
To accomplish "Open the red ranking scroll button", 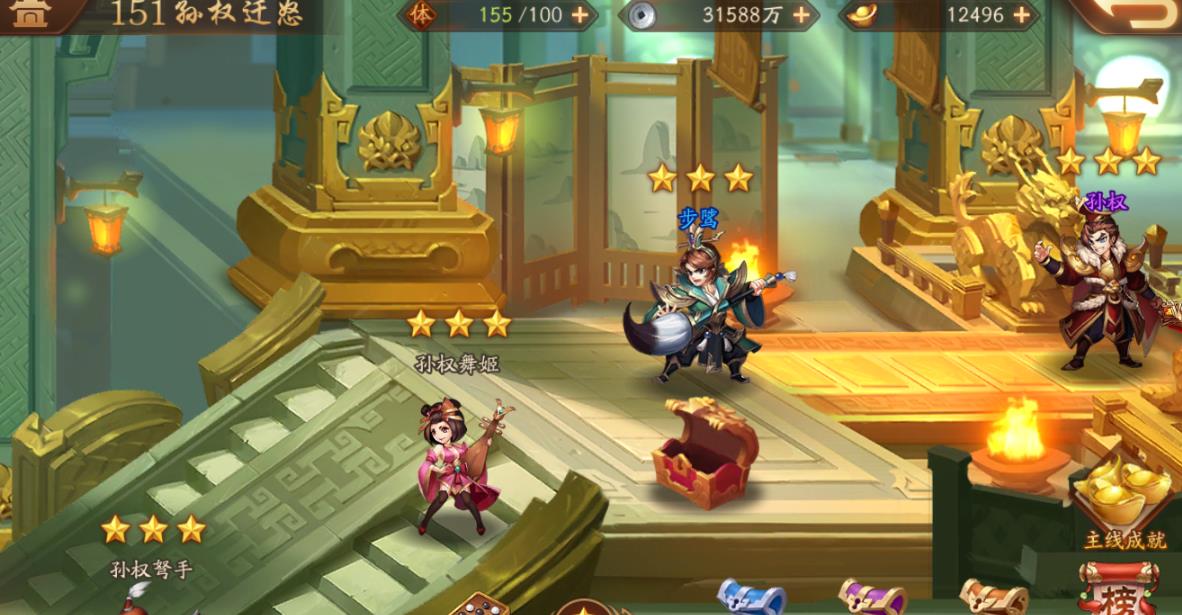I will pos(1118,590).
